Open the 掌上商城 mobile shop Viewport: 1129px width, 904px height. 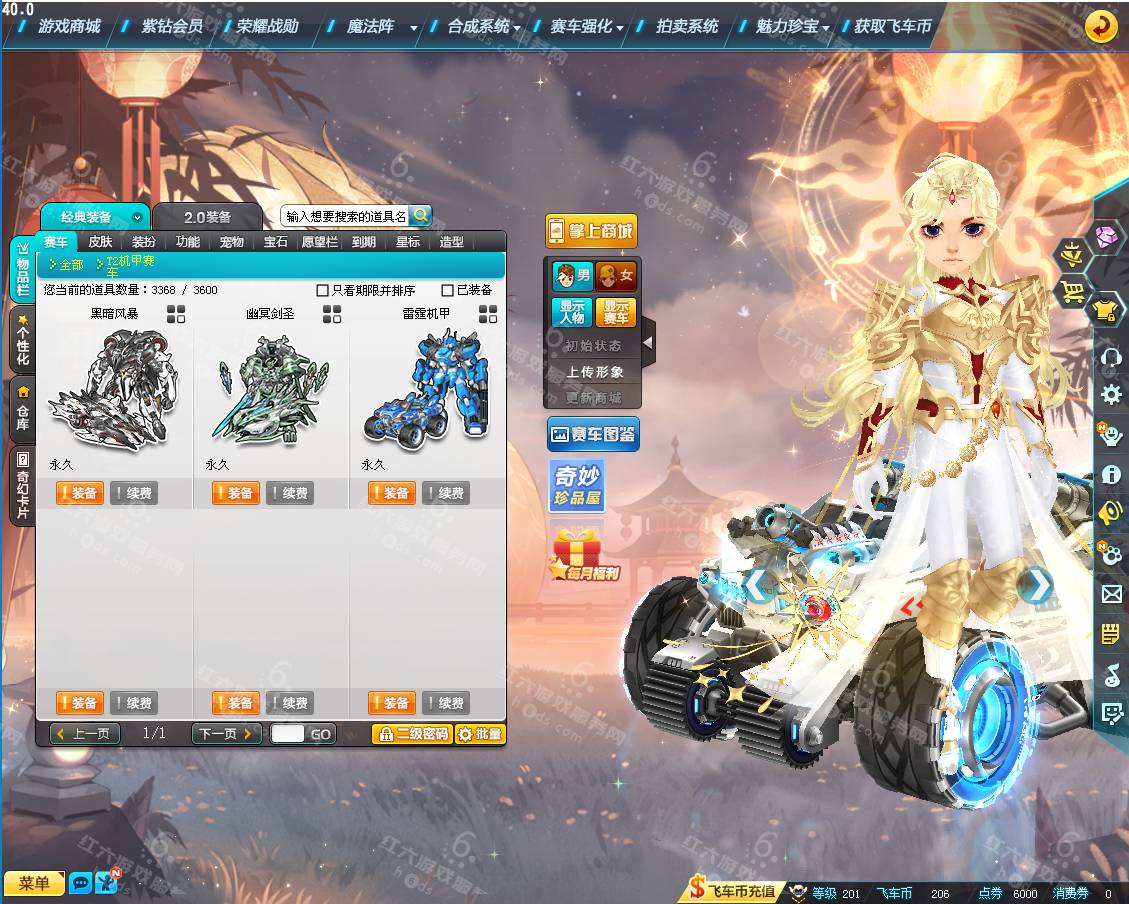pyautogui.click(x=591, y=231)
